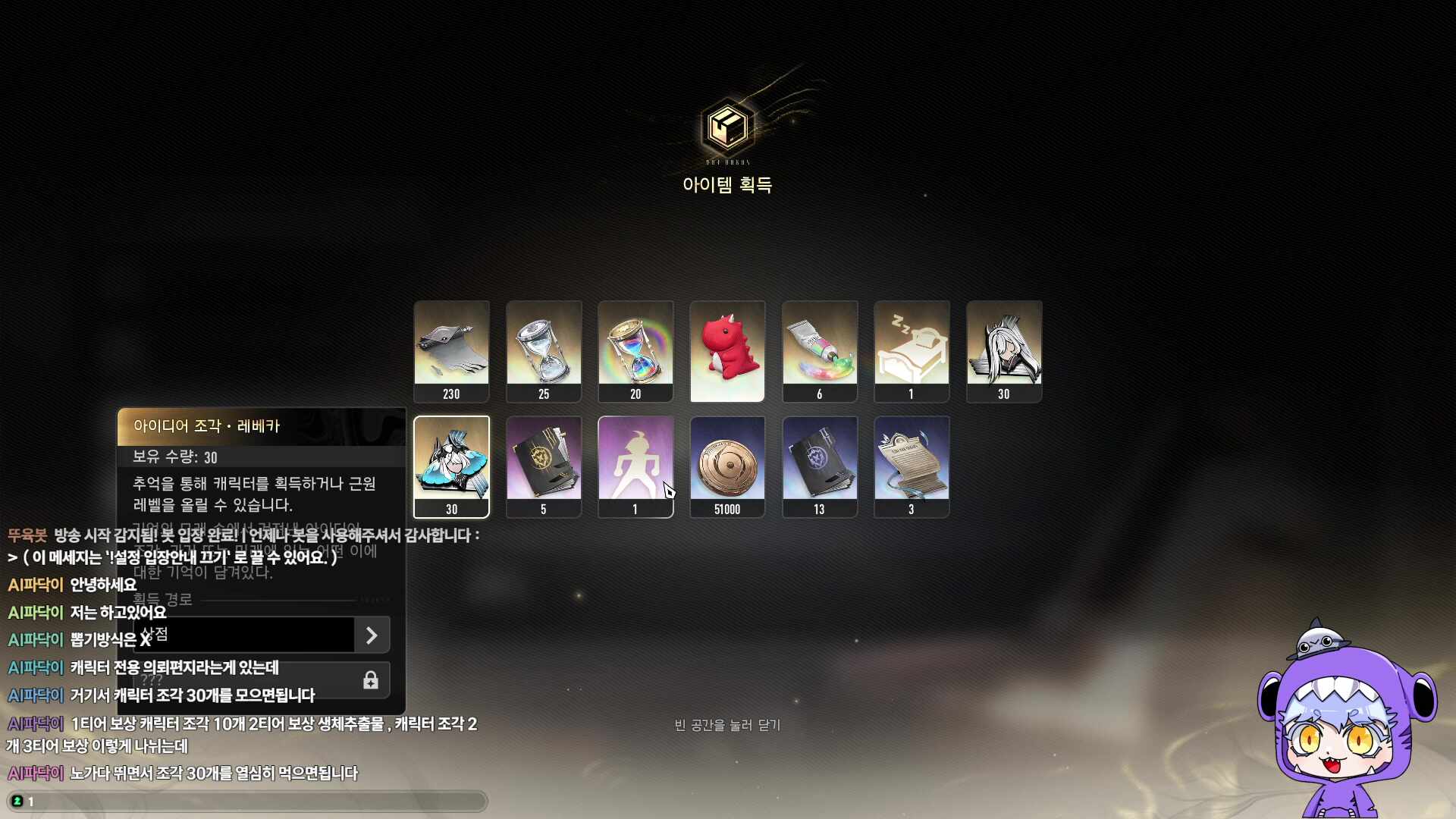Click the paper documents reward slot

(912, 466)
